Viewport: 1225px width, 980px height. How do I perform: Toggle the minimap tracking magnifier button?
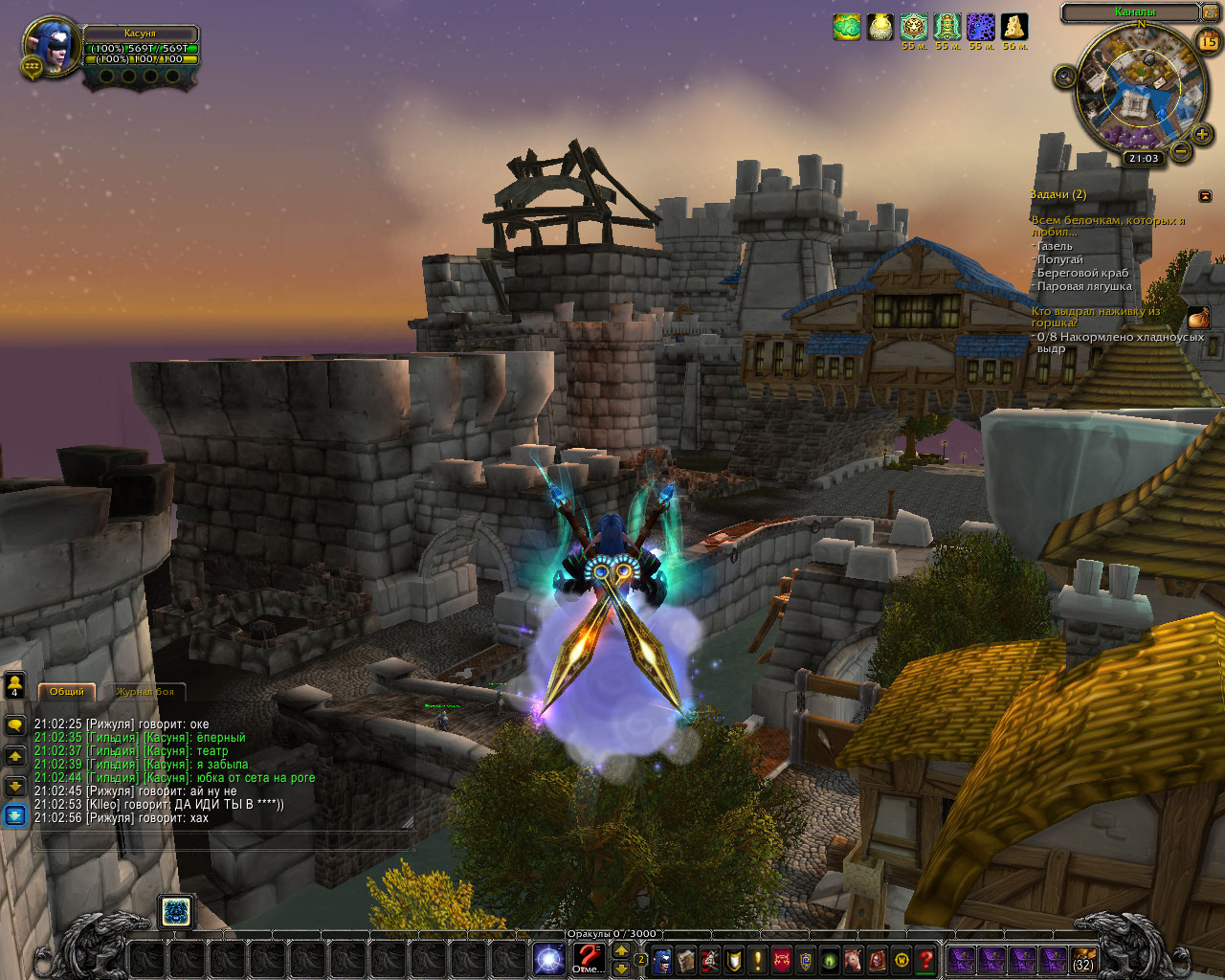coord(1065,77)
